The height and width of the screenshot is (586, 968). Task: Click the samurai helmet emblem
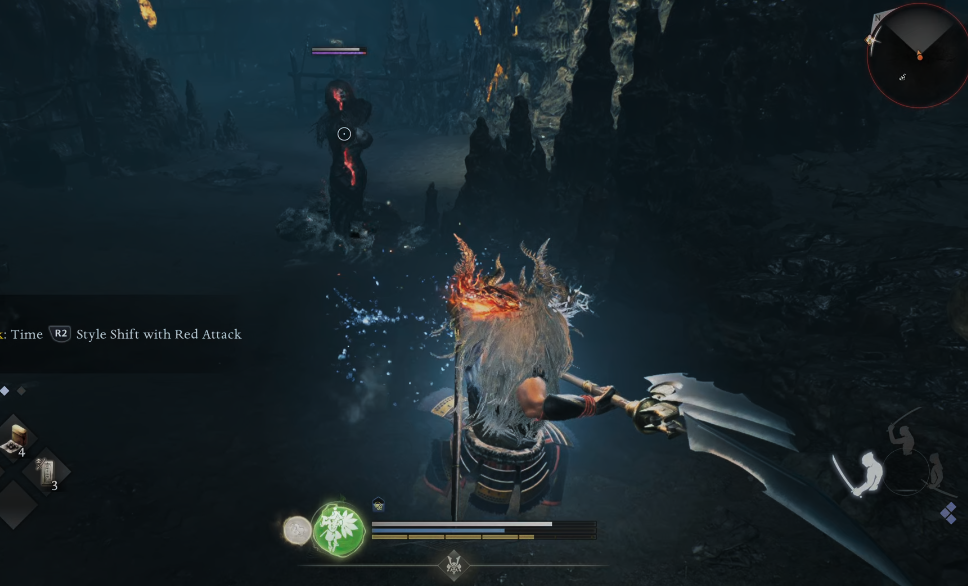[x=453, y=564]
